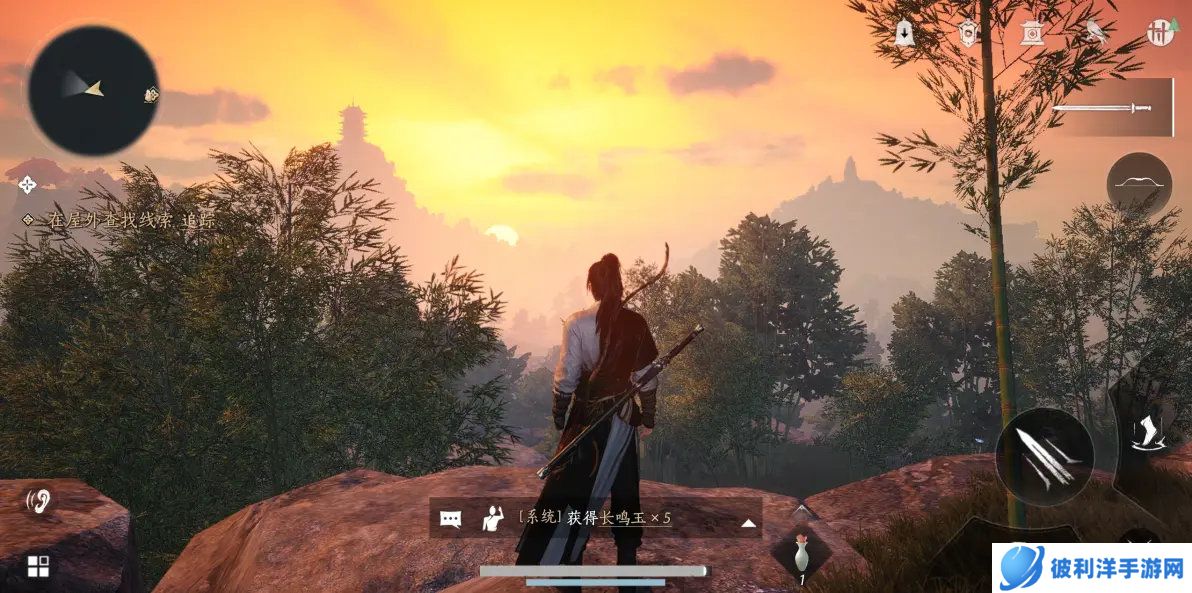1192x593 pixels.
Task: Tap the emote figure icon in chat bar
Action: pos(492,518)
